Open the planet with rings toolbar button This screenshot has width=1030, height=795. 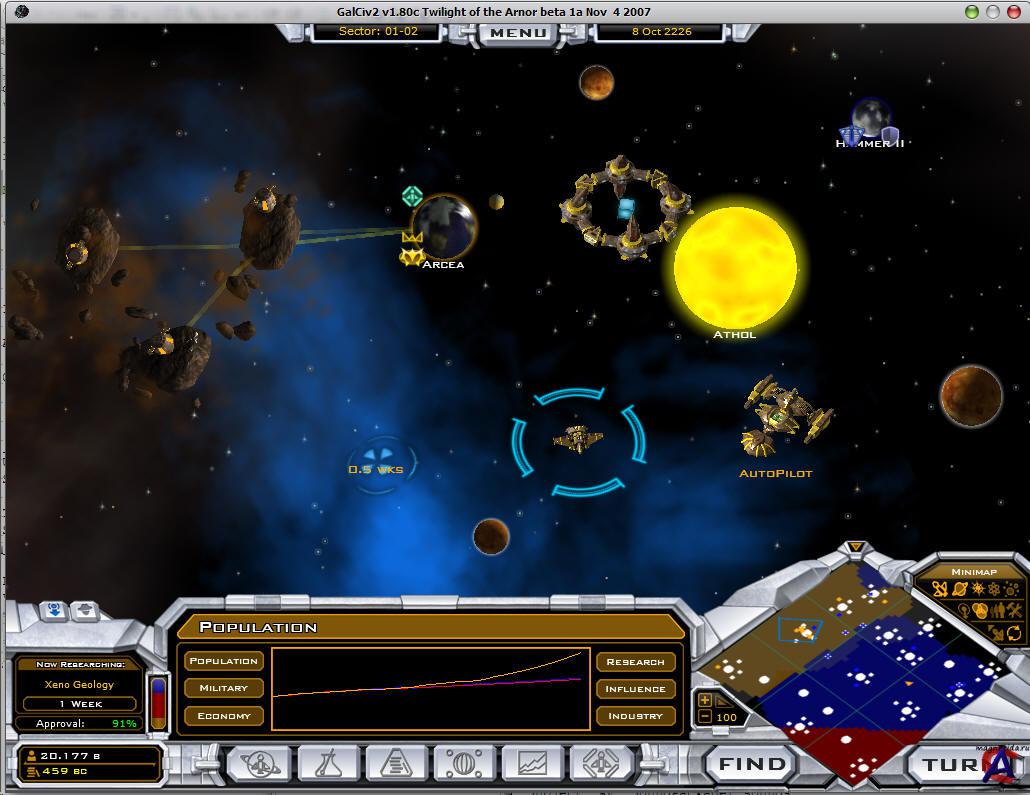[260, 765]
